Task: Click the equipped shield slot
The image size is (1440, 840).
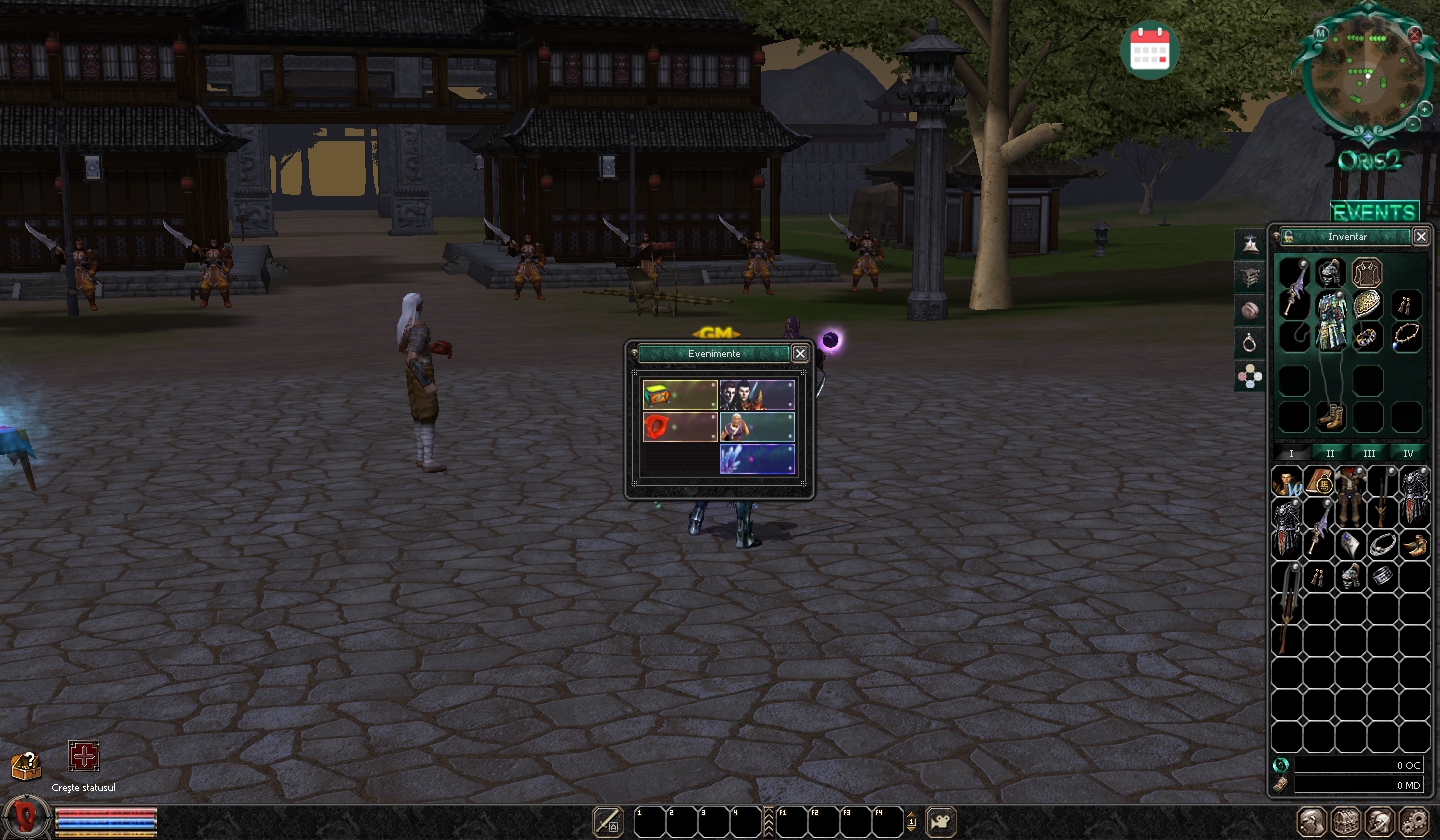Action: 1367,304
